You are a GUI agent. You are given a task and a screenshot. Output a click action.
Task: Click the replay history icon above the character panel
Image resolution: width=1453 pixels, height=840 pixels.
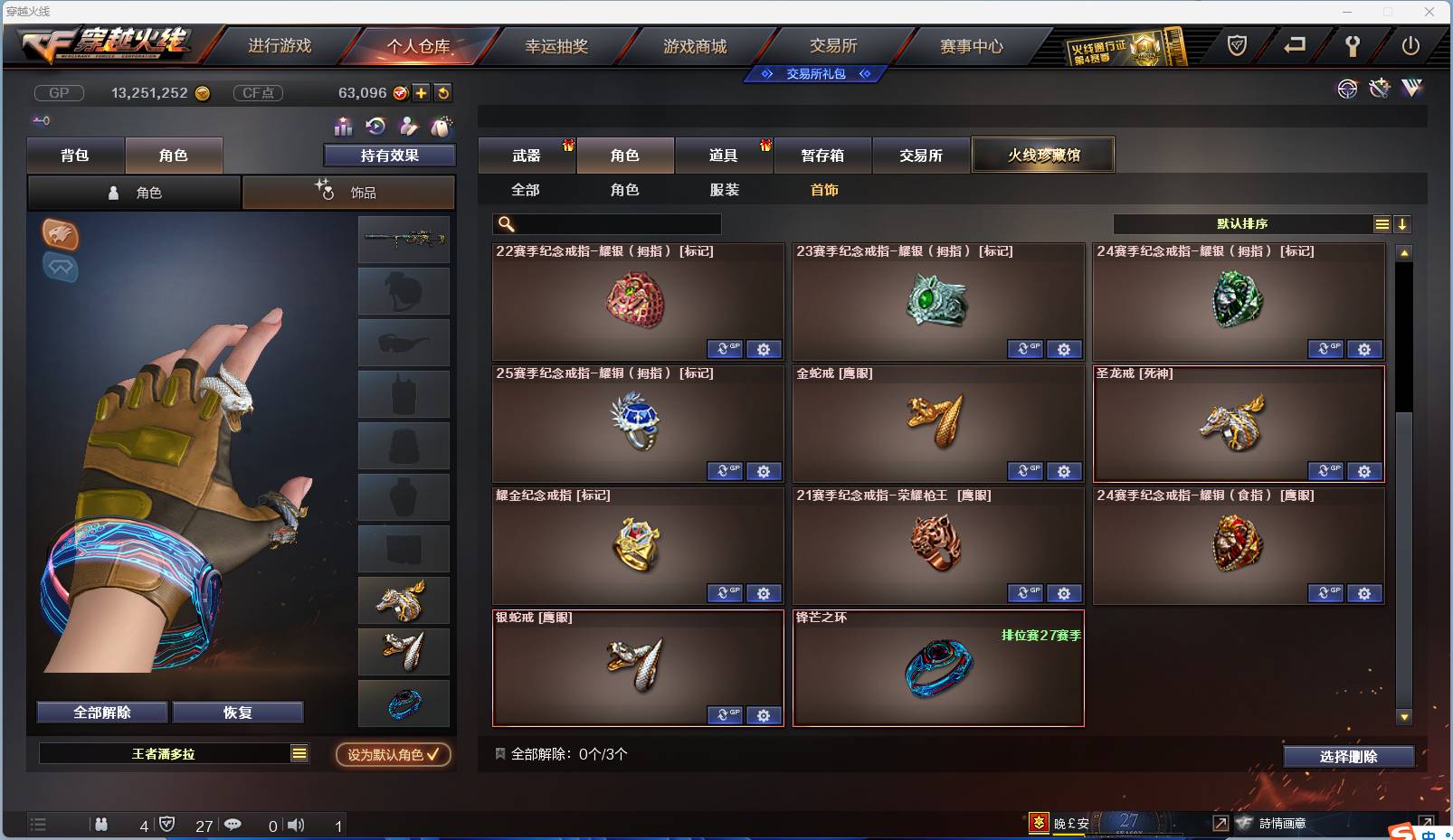(375, 127)
